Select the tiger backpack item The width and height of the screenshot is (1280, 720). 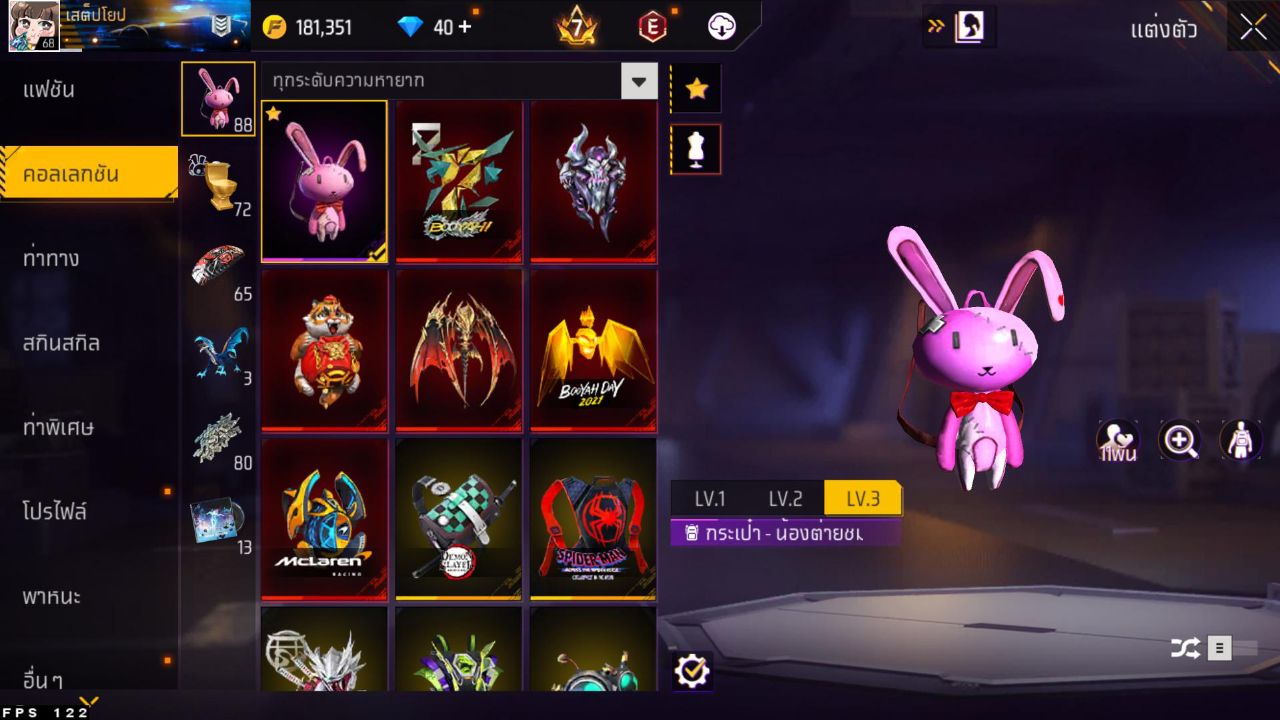[324, 350]
